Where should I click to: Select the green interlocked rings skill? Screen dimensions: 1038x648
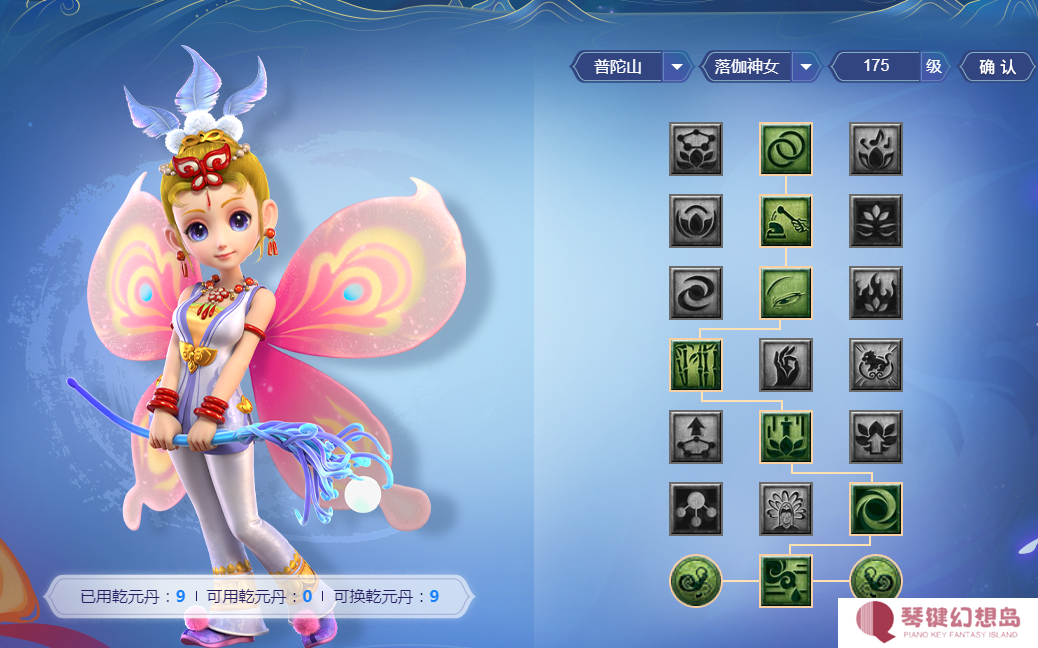point(786,149)
